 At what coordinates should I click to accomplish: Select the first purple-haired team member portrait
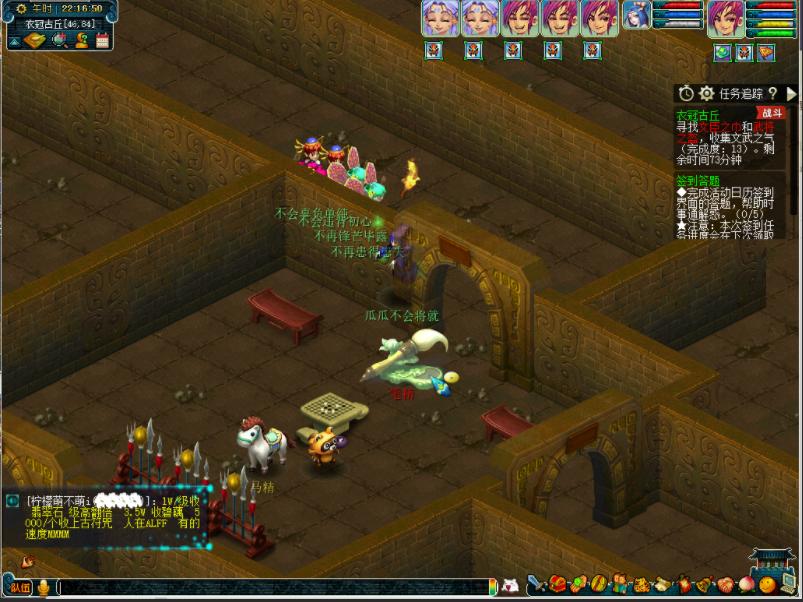coord(440,18)
